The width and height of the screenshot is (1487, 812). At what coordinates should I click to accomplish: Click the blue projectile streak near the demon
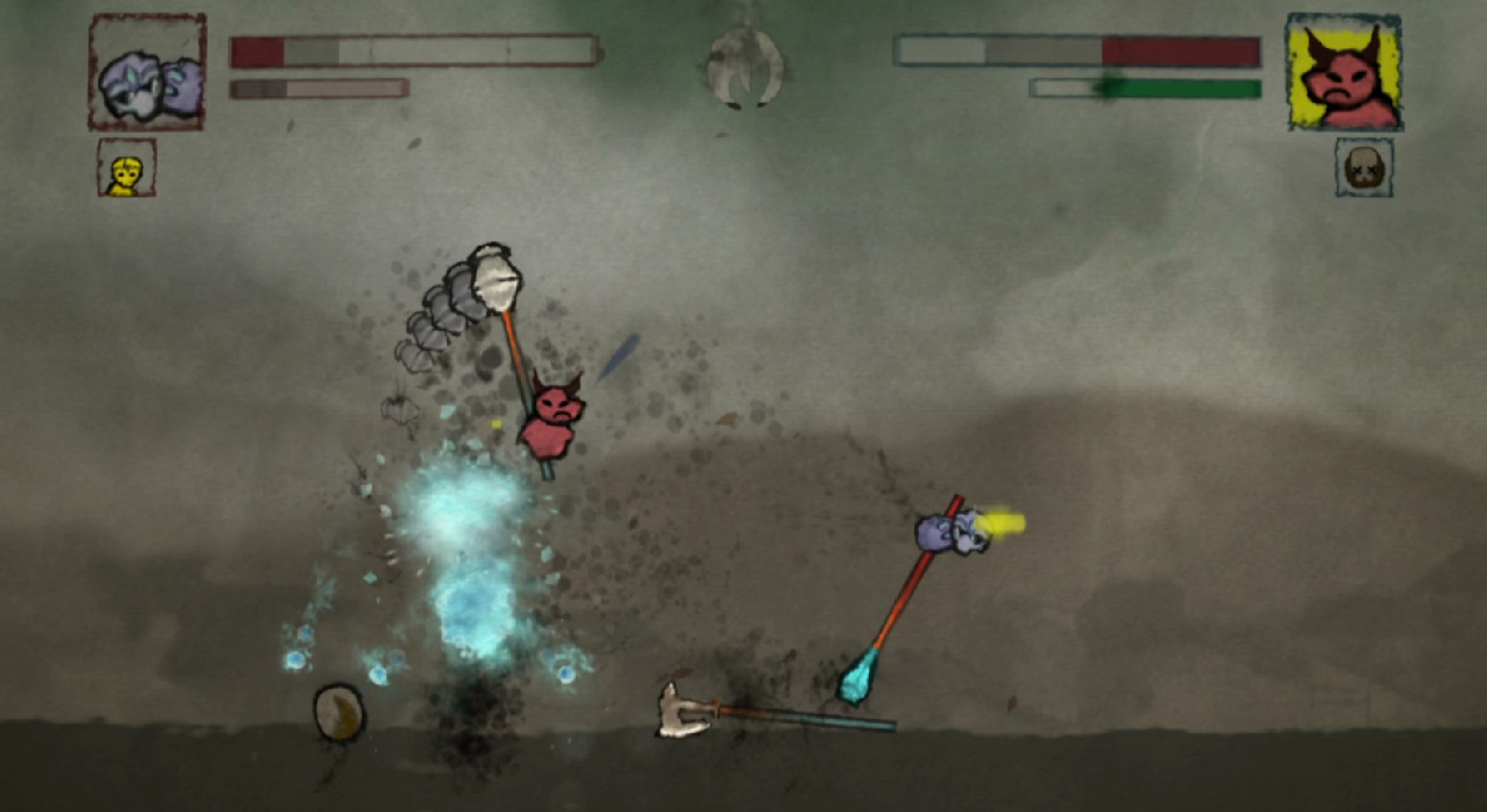tap(620, 357)
